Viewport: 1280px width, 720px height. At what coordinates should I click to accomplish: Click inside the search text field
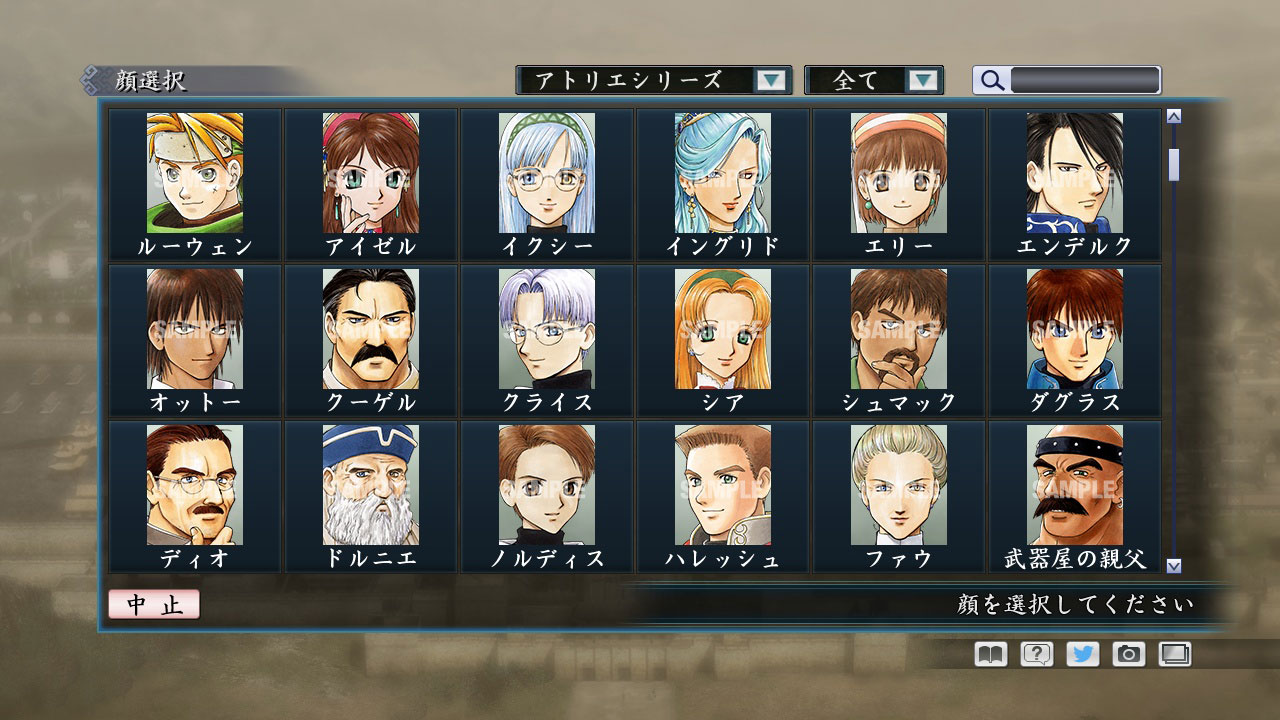pyautogui.click(x=1085, y=79)
